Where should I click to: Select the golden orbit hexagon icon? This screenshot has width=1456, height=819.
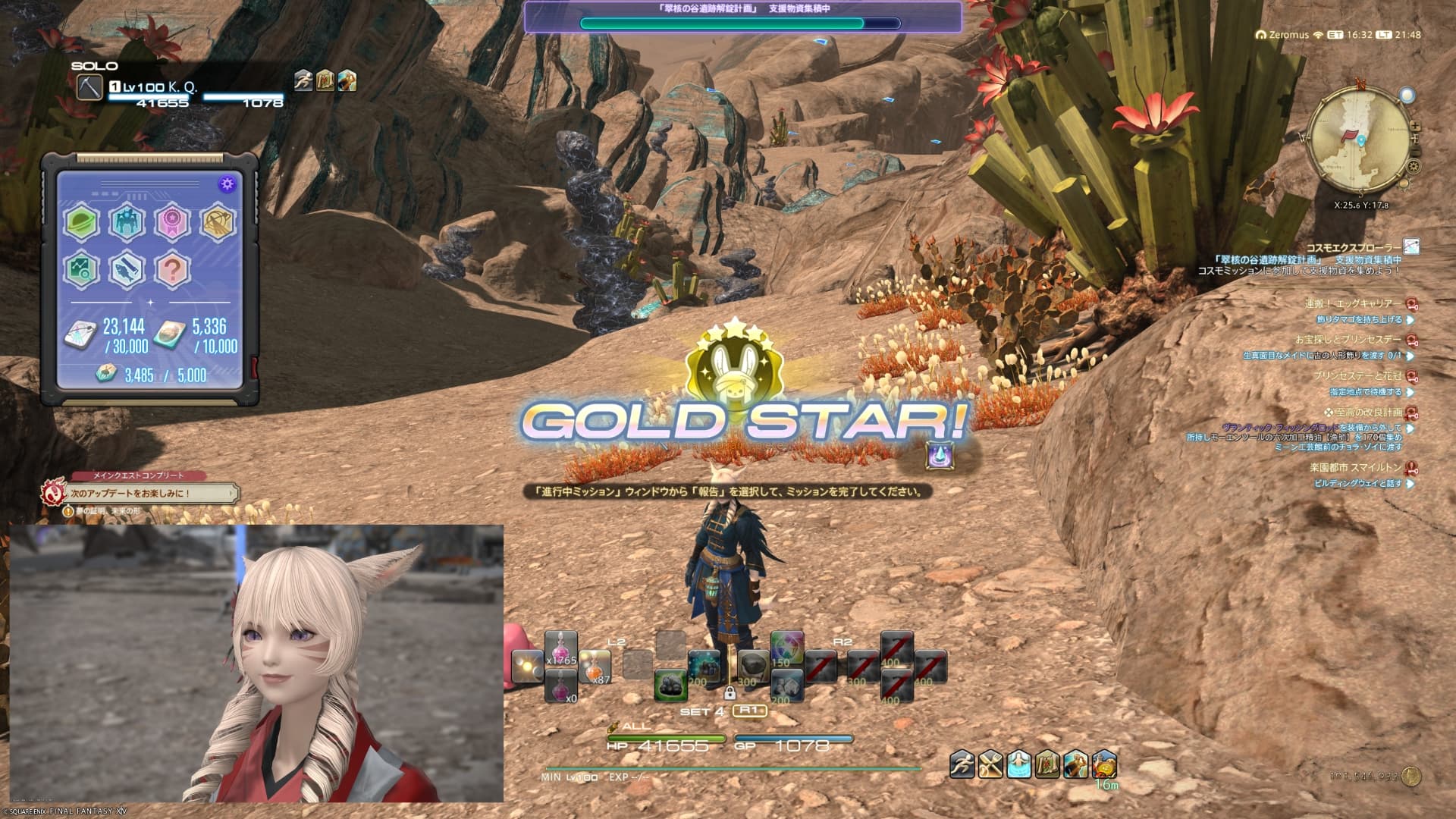click(218, 222)
